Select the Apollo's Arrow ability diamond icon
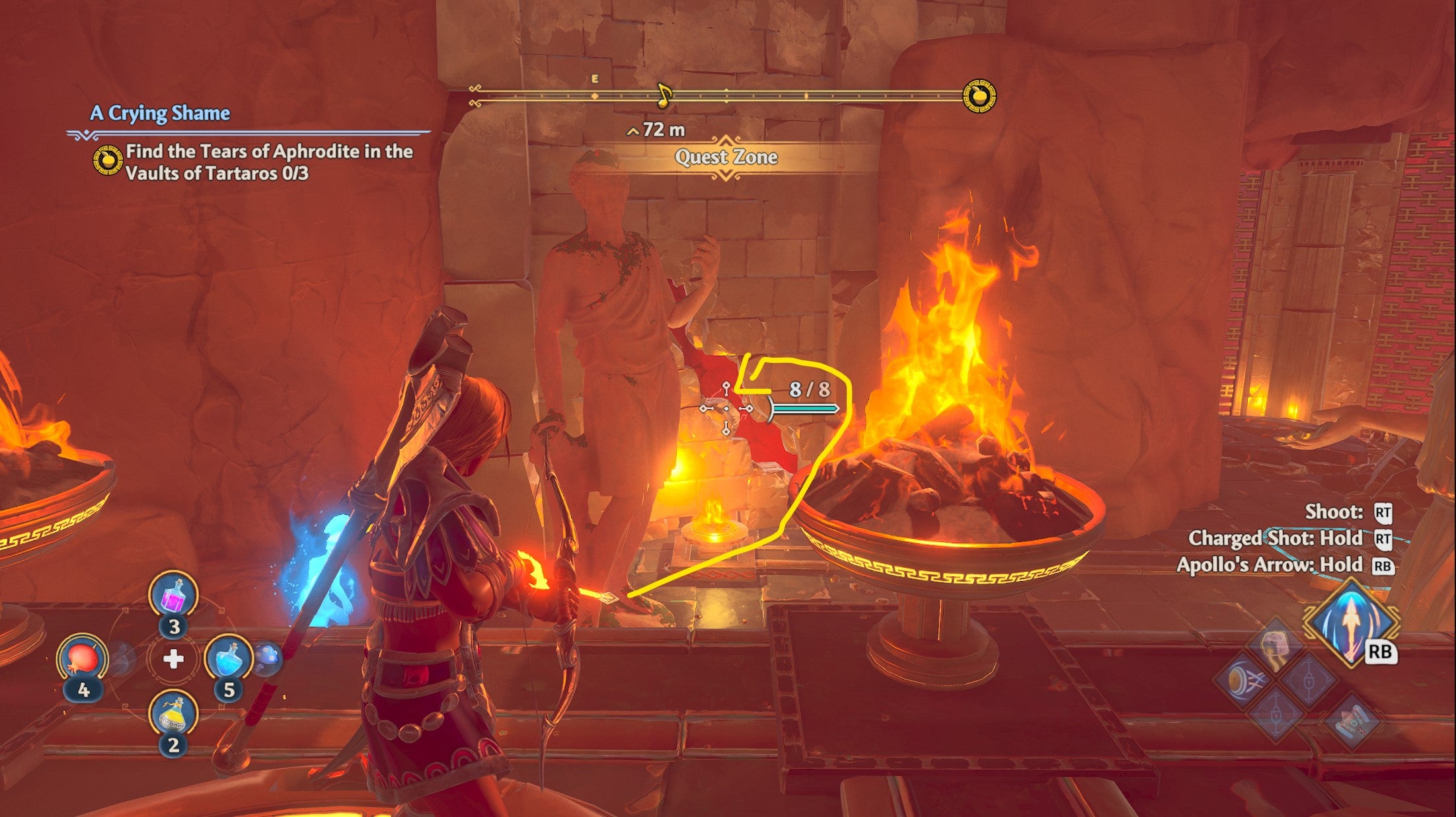This screenshot has height=817, width=1456. tap(1350, 625)
